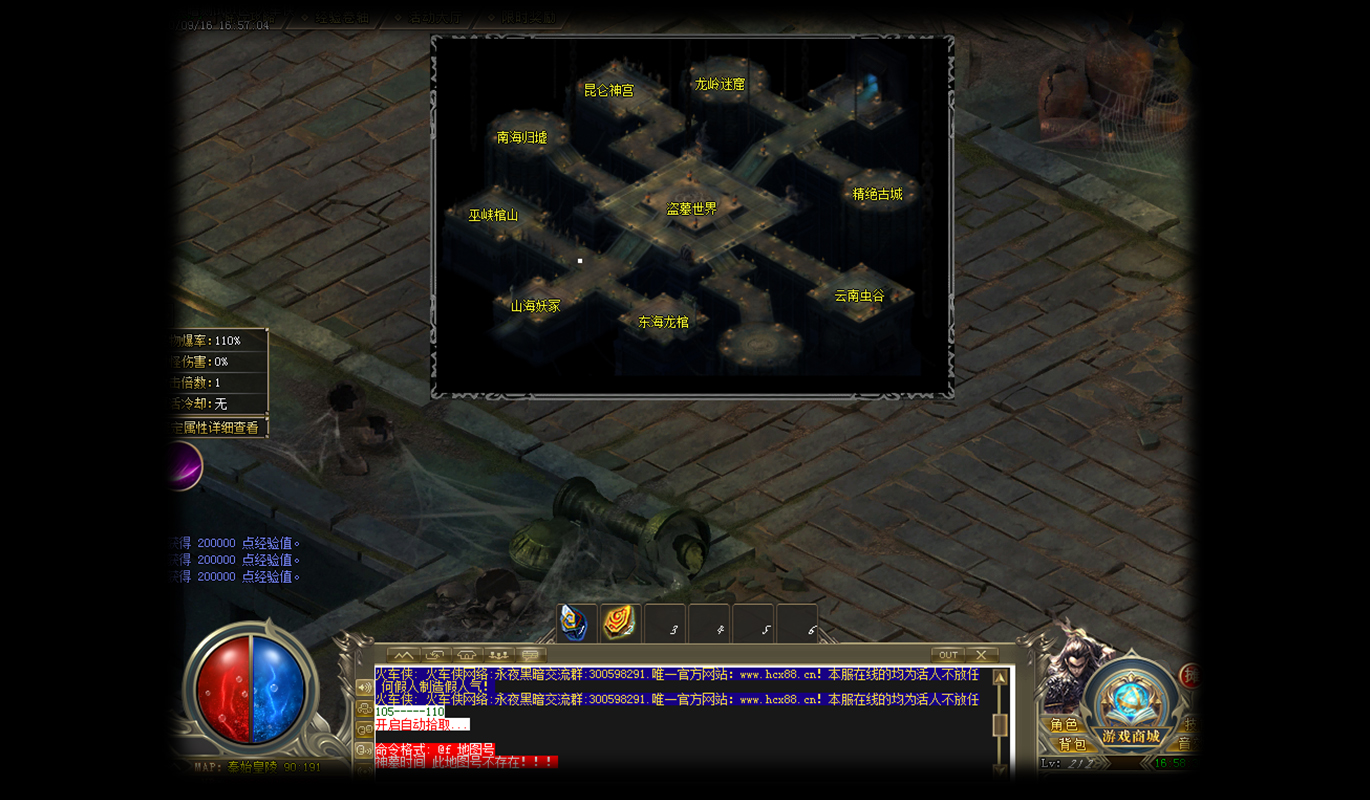Use the blue rune item in hotbar slot 1
This screenshot has width=1370, height=800.
point(575,622)
